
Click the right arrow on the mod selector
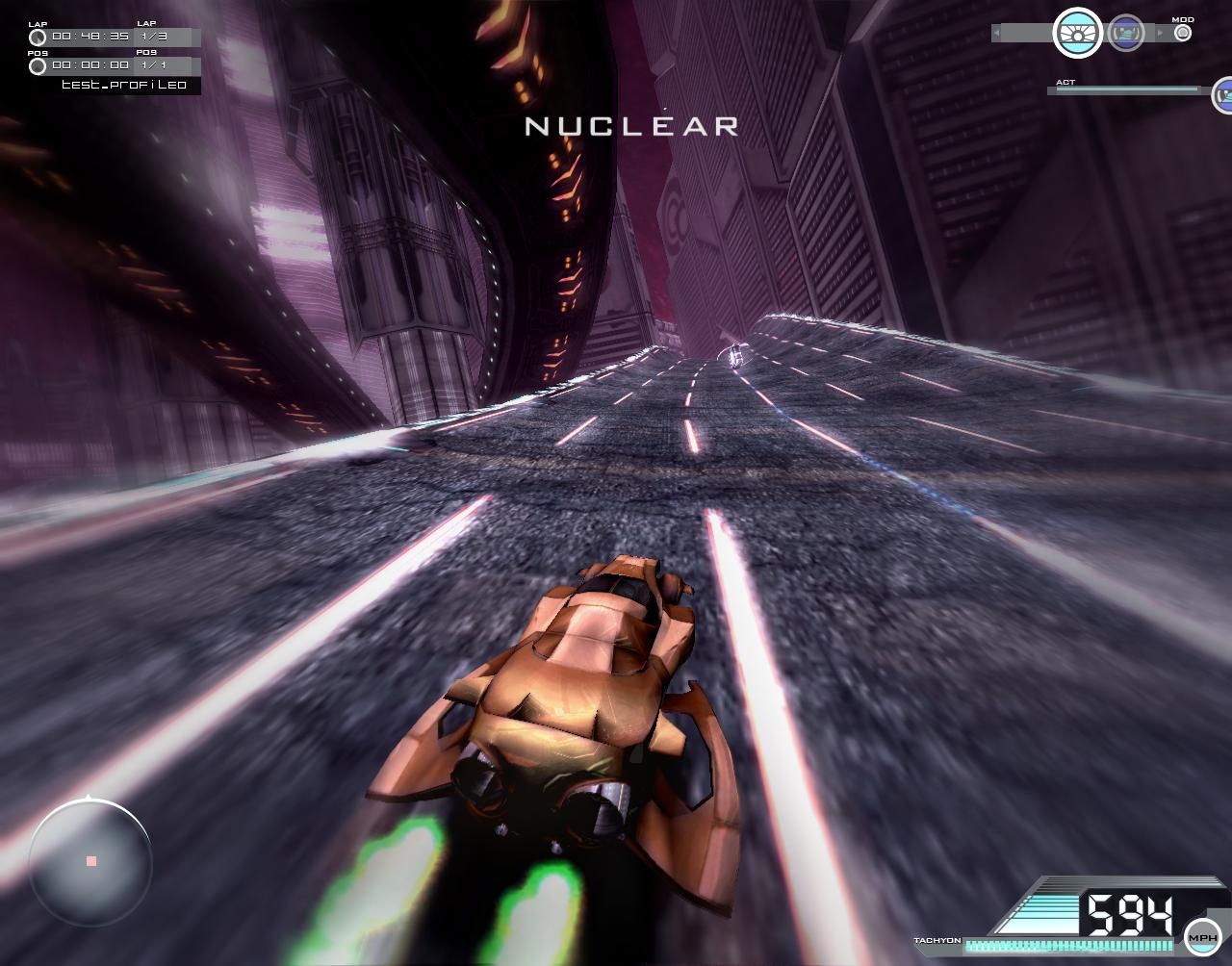(1160, 32)
